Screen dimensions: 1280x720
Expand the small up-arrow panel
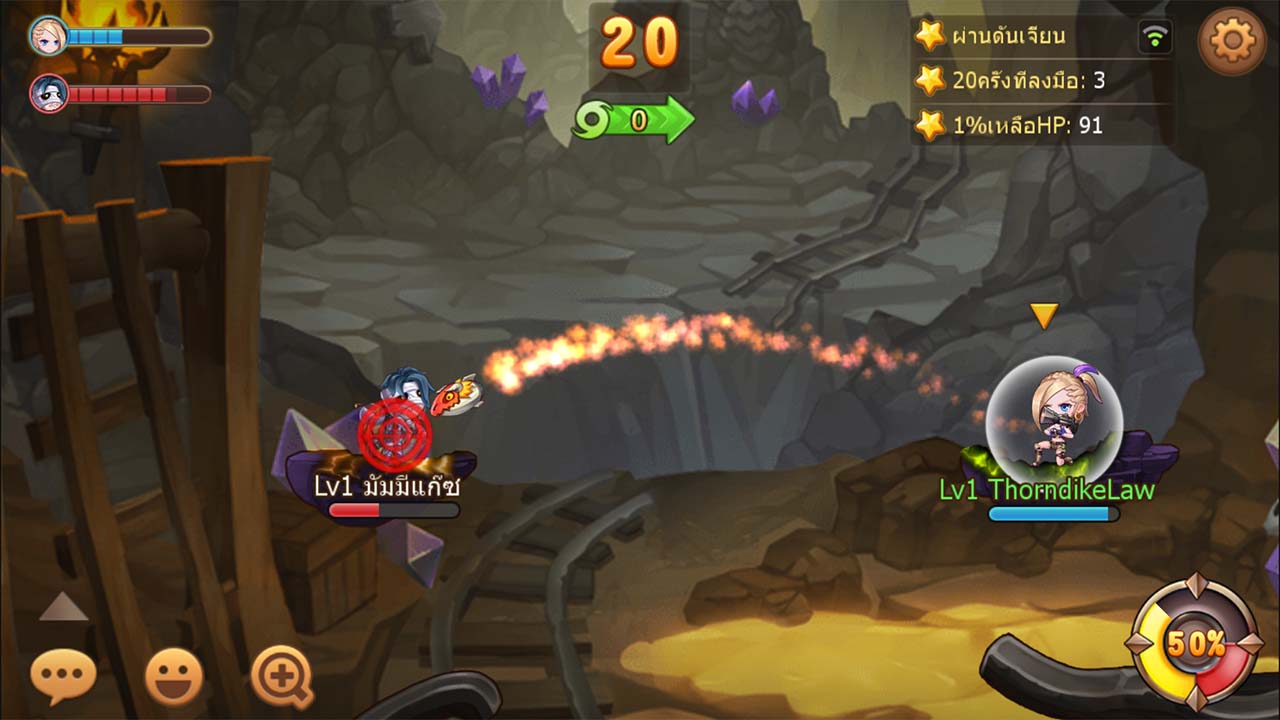coord(63,607)
